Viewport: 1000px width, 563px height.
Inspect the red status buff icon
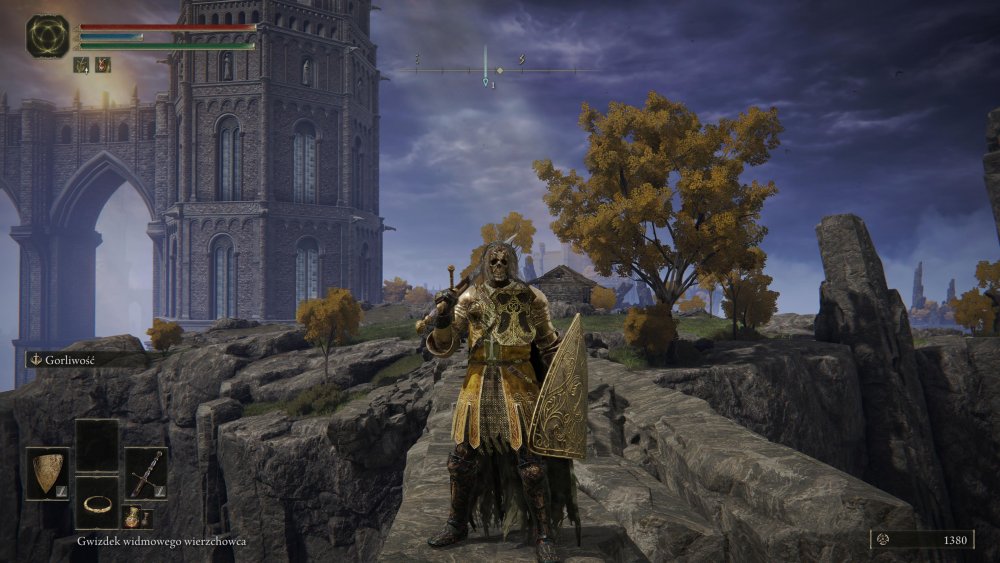[102, 65]
